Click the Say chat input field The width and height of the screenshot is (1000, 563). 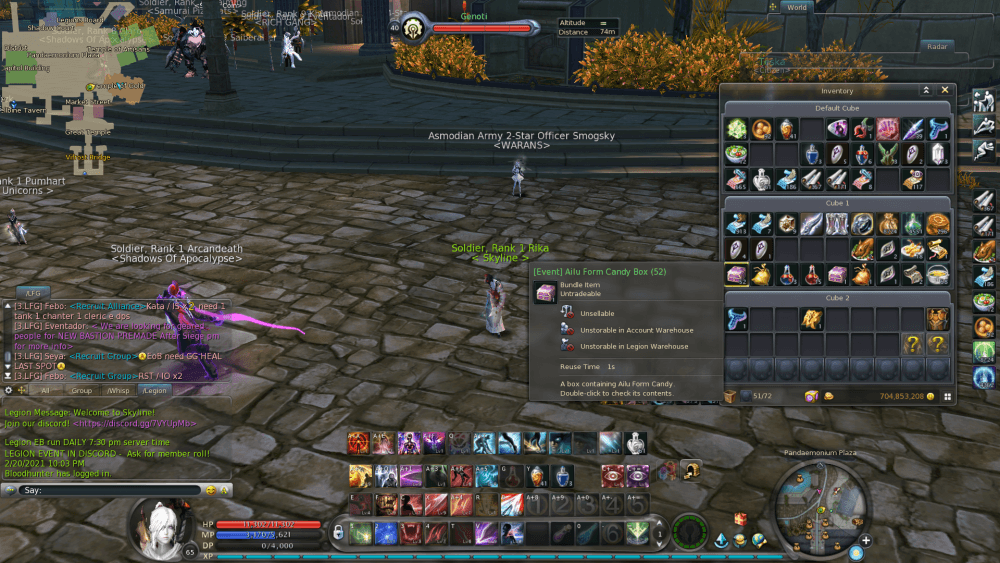(x=110, y=490)
